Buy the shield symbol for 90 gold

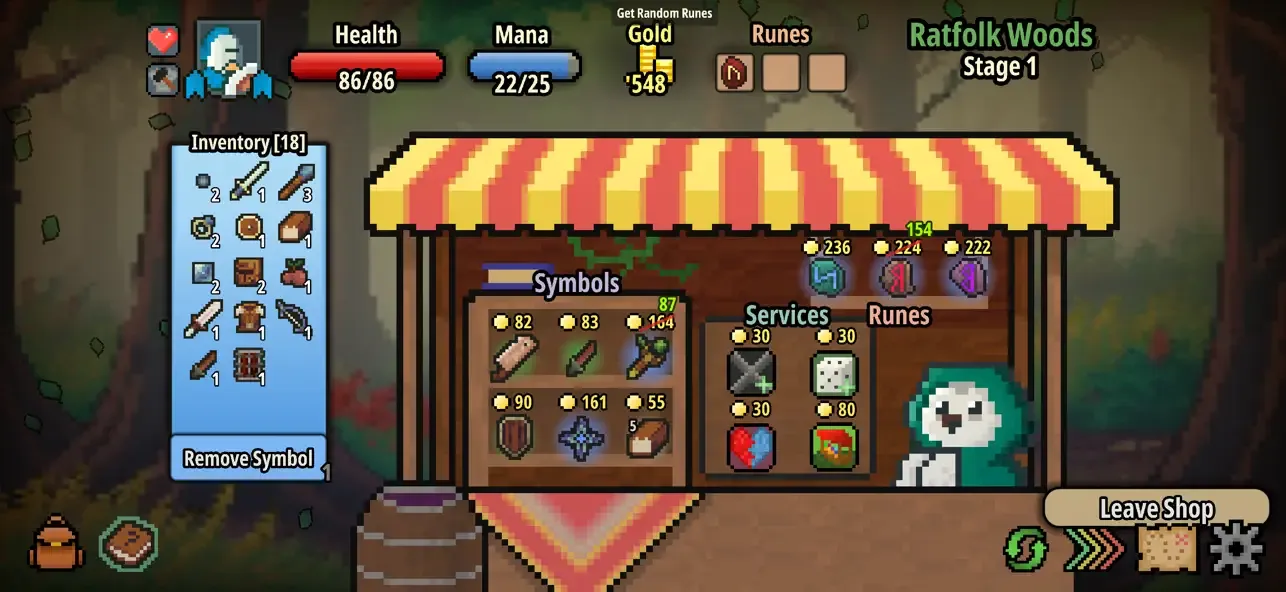(x=514, y=437)
